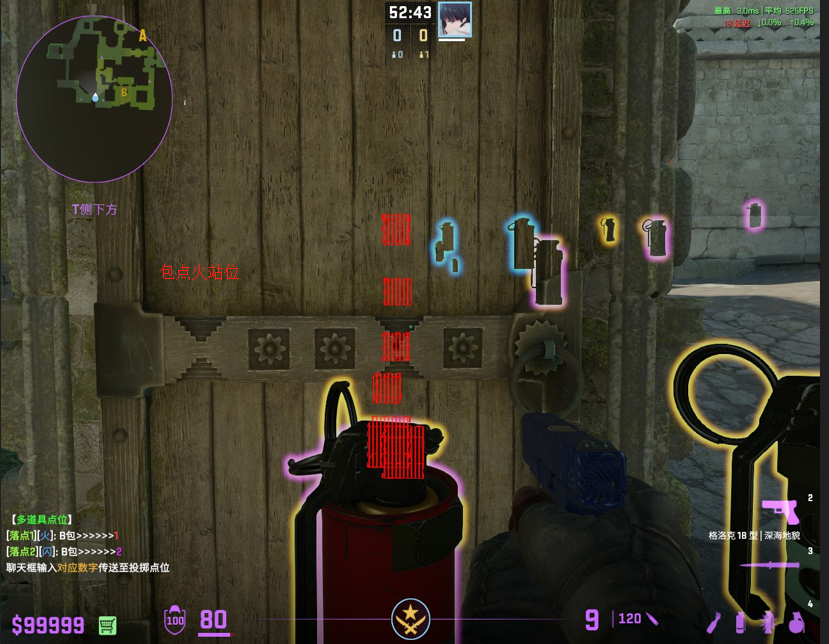Open the buy menu cart icon

click(108, 625)
